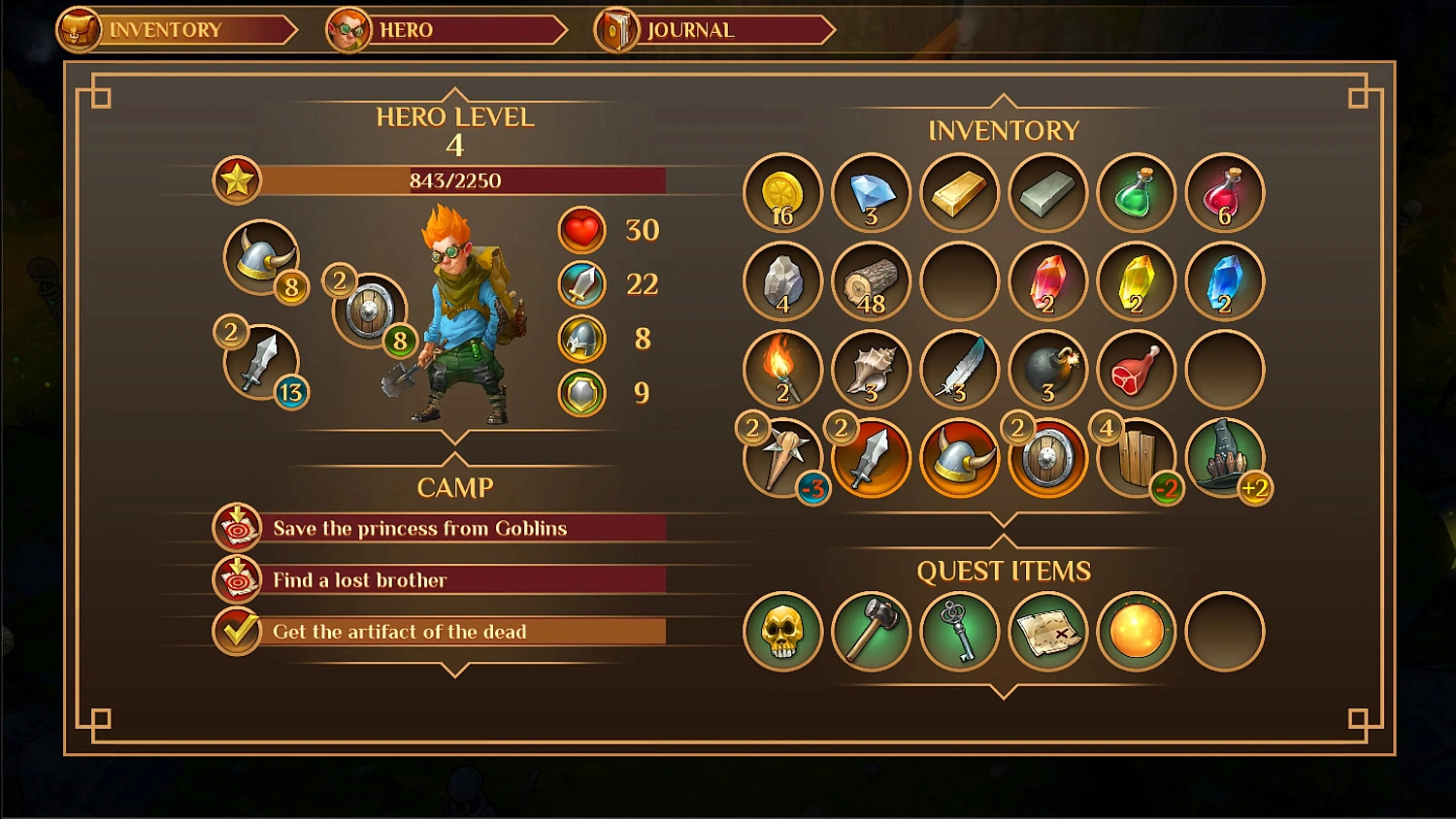Open the green potion item slot
This screenshot has height=819, width=1456.
tap(1136, 193)
